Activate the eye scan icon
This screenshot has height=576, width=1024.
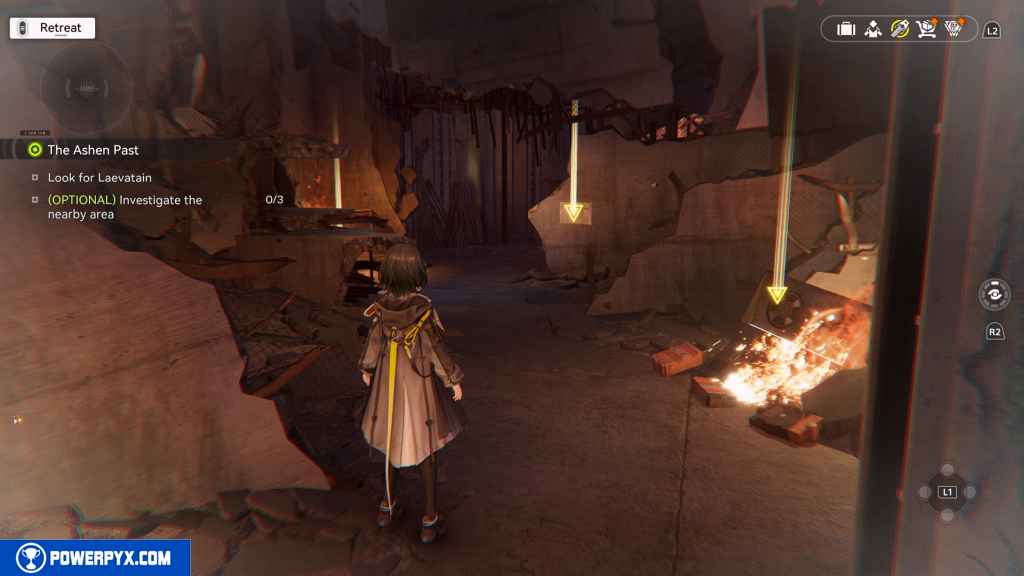(x=994, y=295)
